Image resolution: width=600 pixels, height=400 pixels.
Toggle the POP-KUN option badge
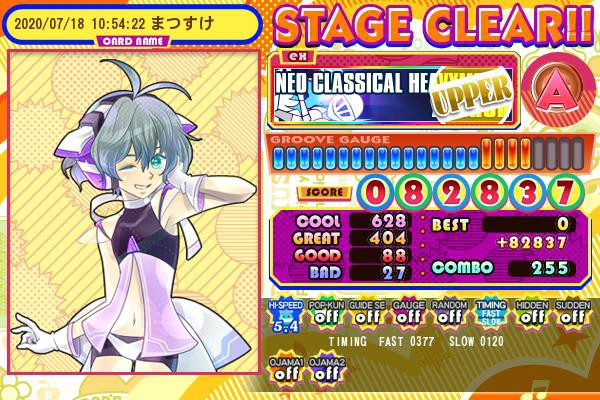point(323,316)
